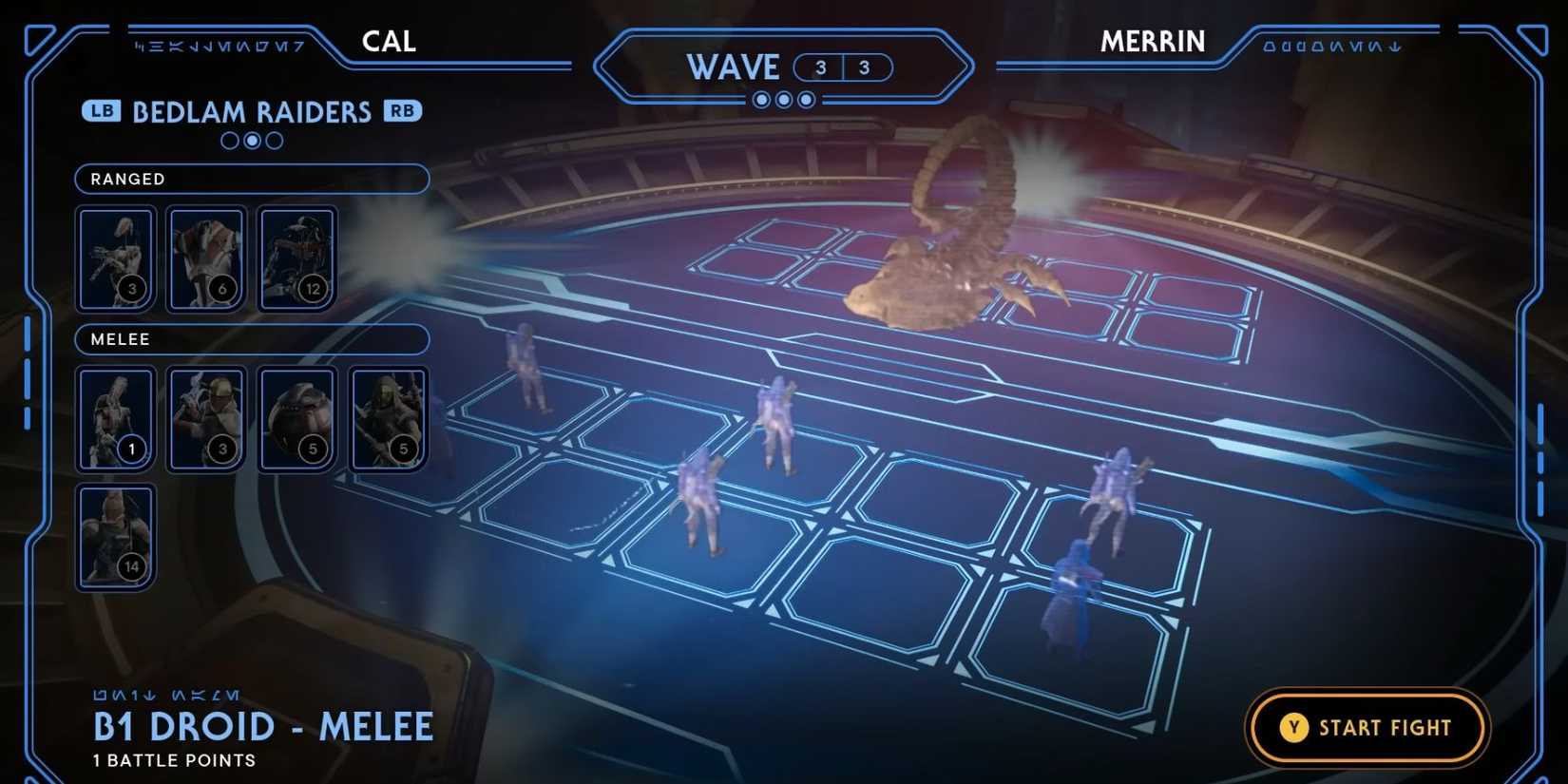The image size is (1568, 784).
Task: Choose the 12-point droideka ranged unit
Action: 296,257
